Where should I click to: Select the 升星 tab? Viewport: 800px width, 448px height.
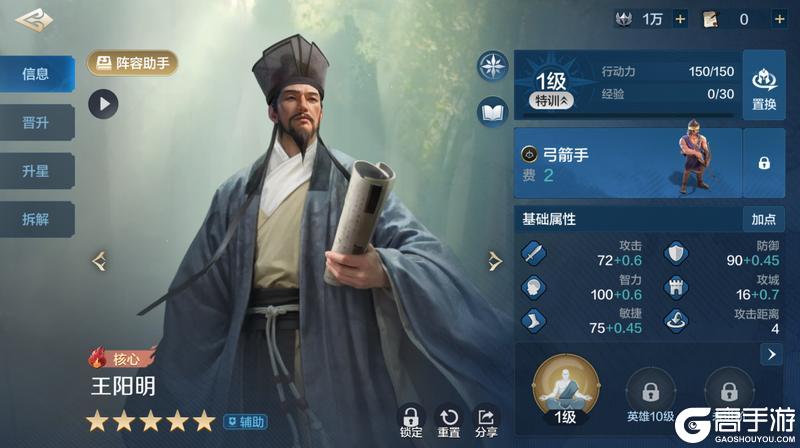(x=36, y=171)
